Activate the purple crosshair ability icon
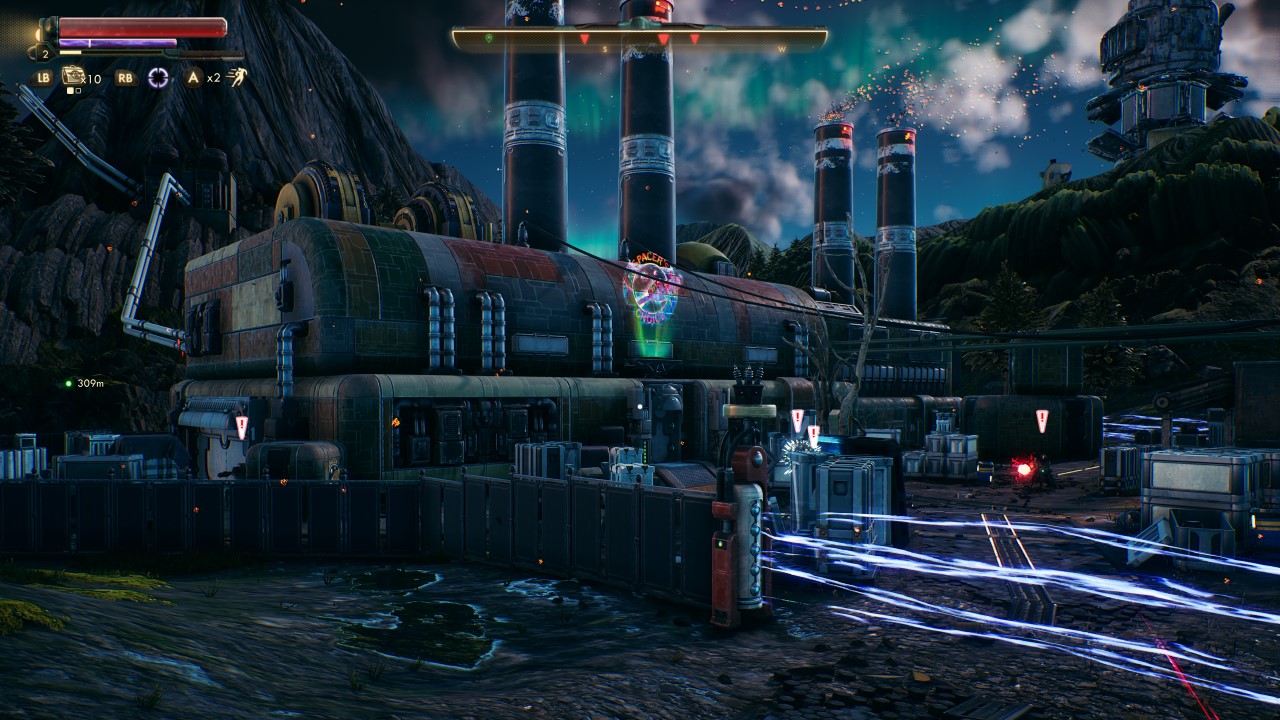1280x720 pixels. coord(157,76)
